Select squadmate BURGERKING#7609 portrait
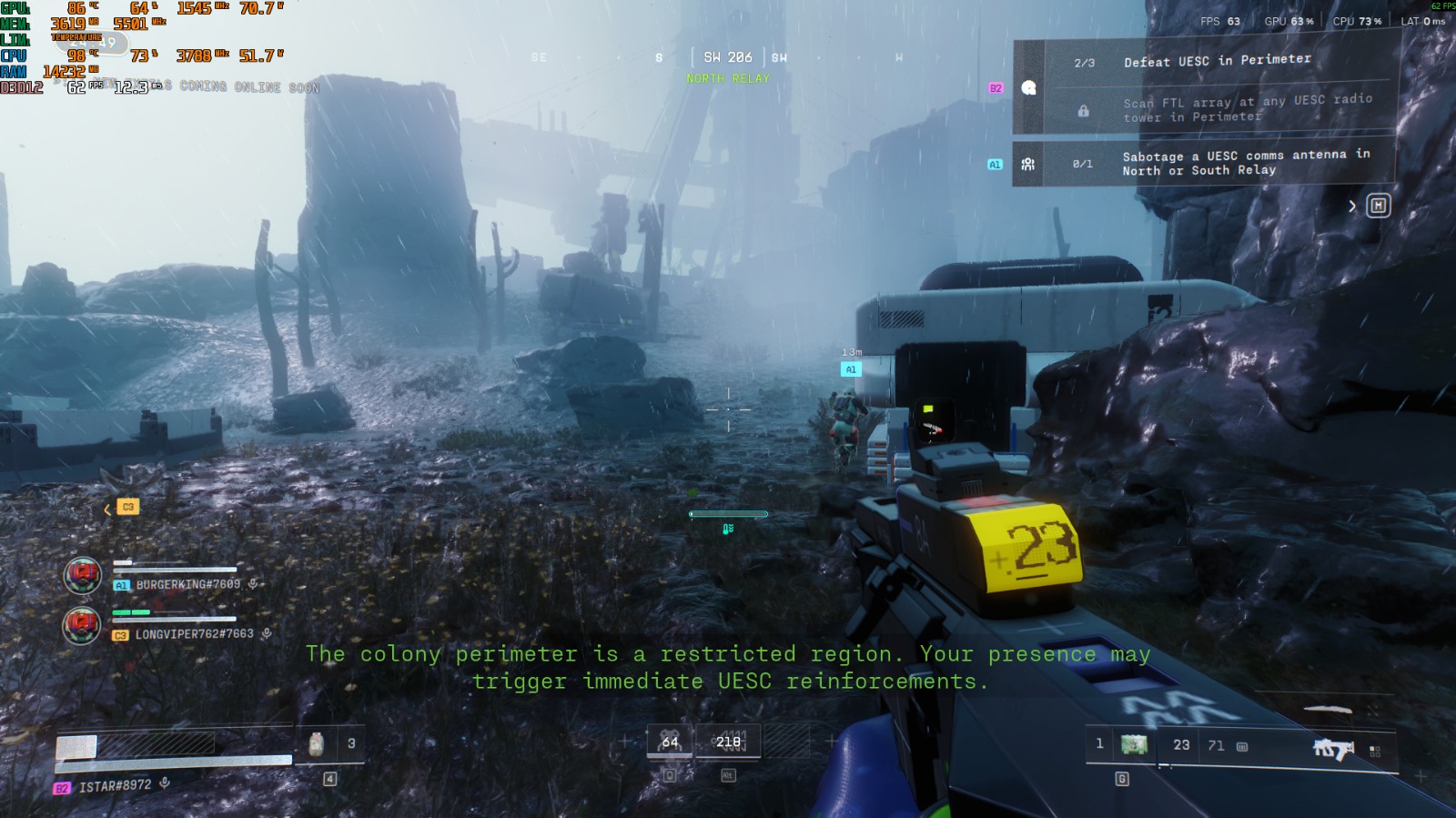The width and height of the screenshot is (1456, 818). (x=82, y=576)
